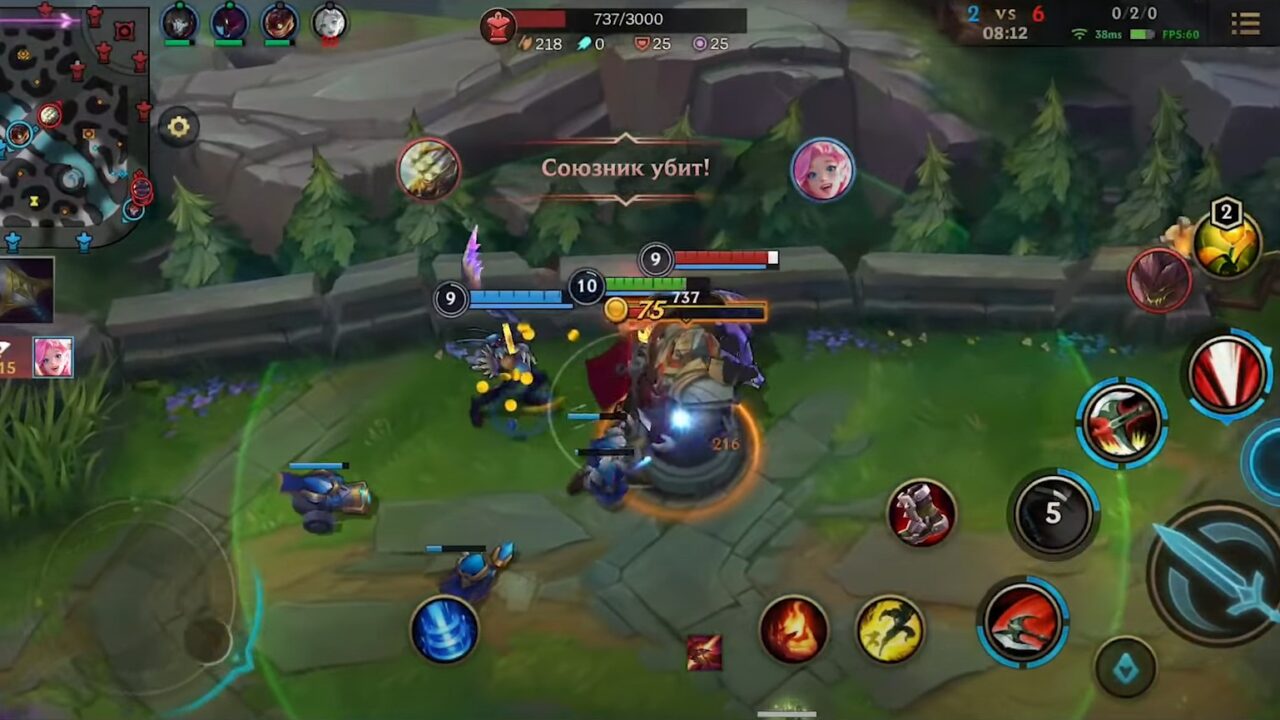
Task: Tap the first enemy champion portrait at top
Action: [x=178, y=22]
